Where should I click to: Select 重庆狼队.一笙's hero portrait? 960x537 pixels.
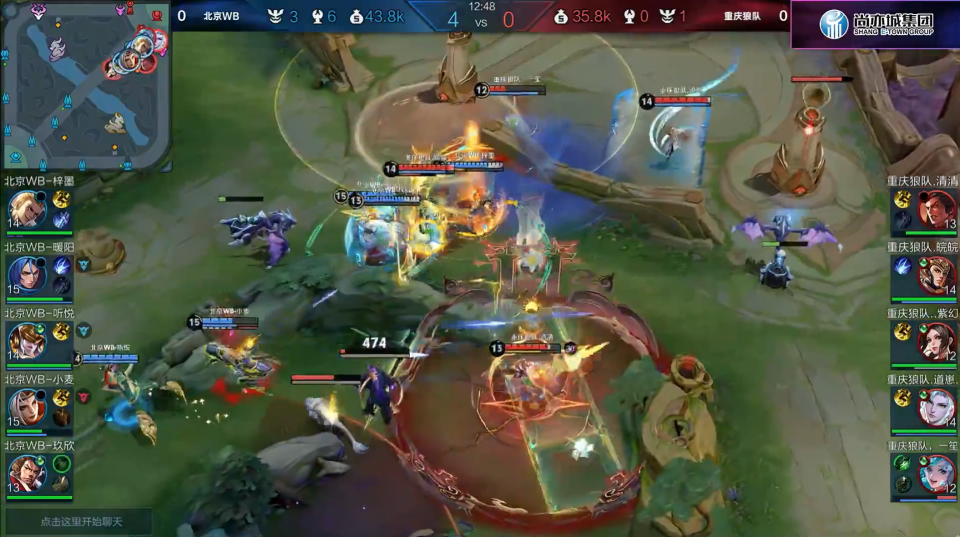point(937,472)
